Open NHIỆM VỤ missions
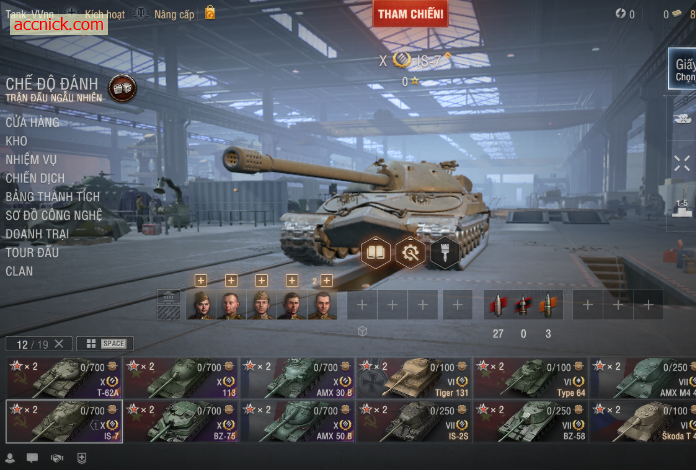 pos(31,160)
